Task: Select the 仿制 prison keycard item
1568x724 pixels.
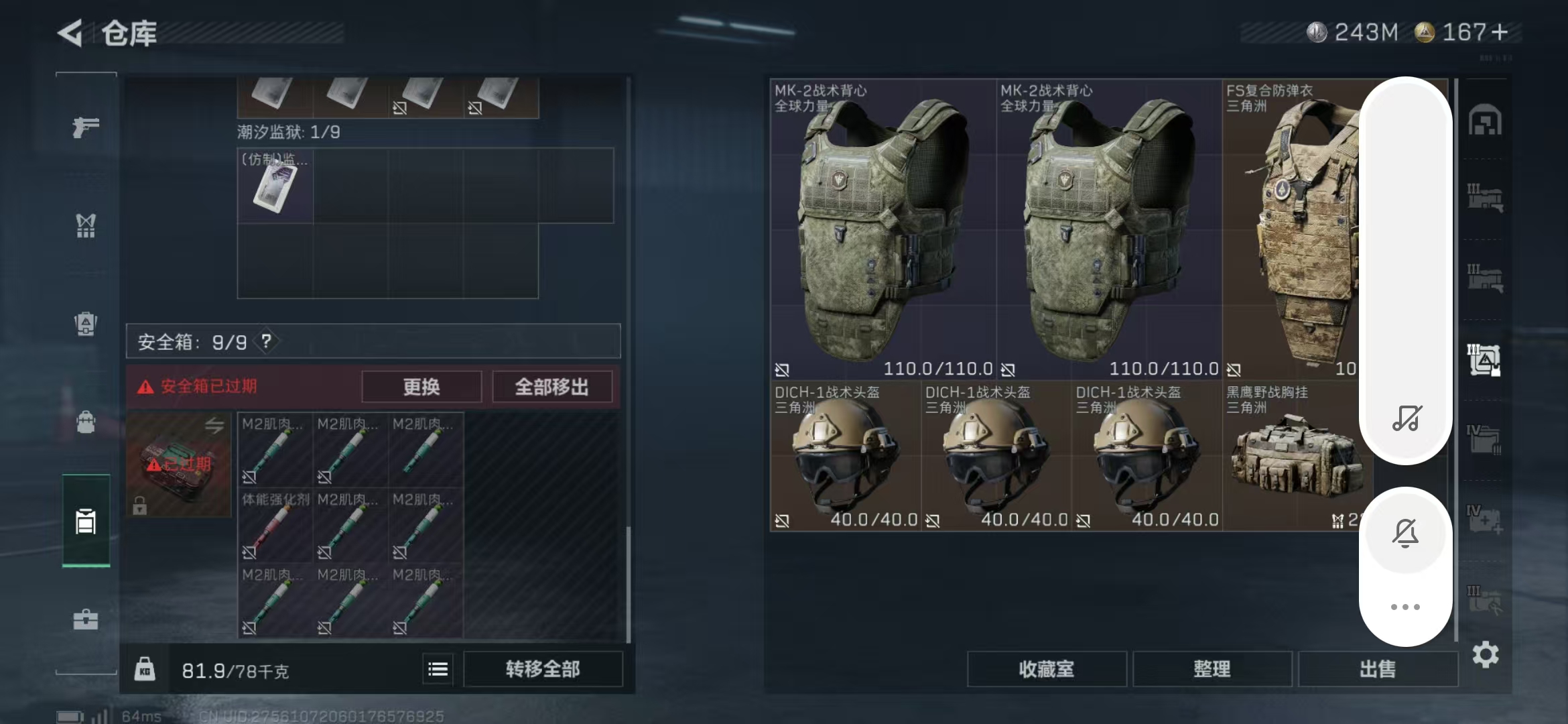Action: click(275, 186)
